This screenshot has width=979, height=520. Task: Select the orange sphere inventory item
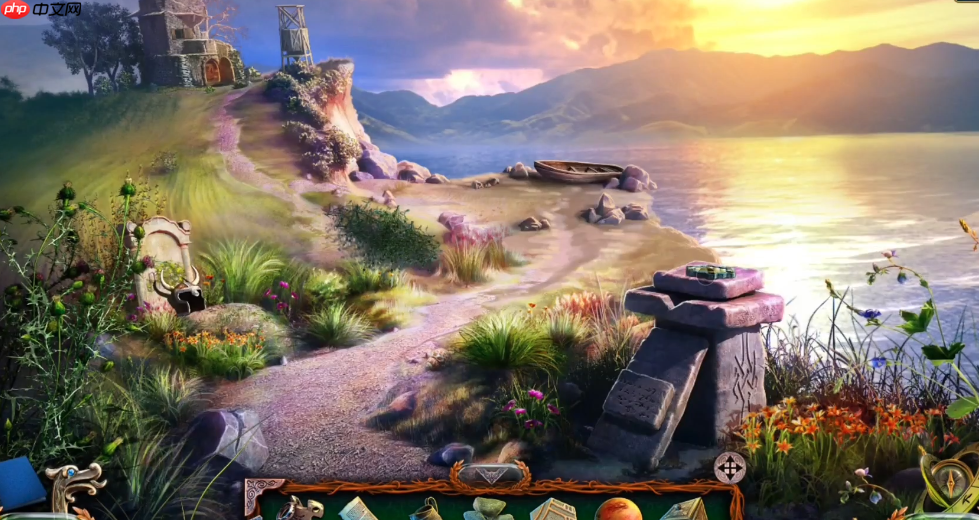(617, 509)
